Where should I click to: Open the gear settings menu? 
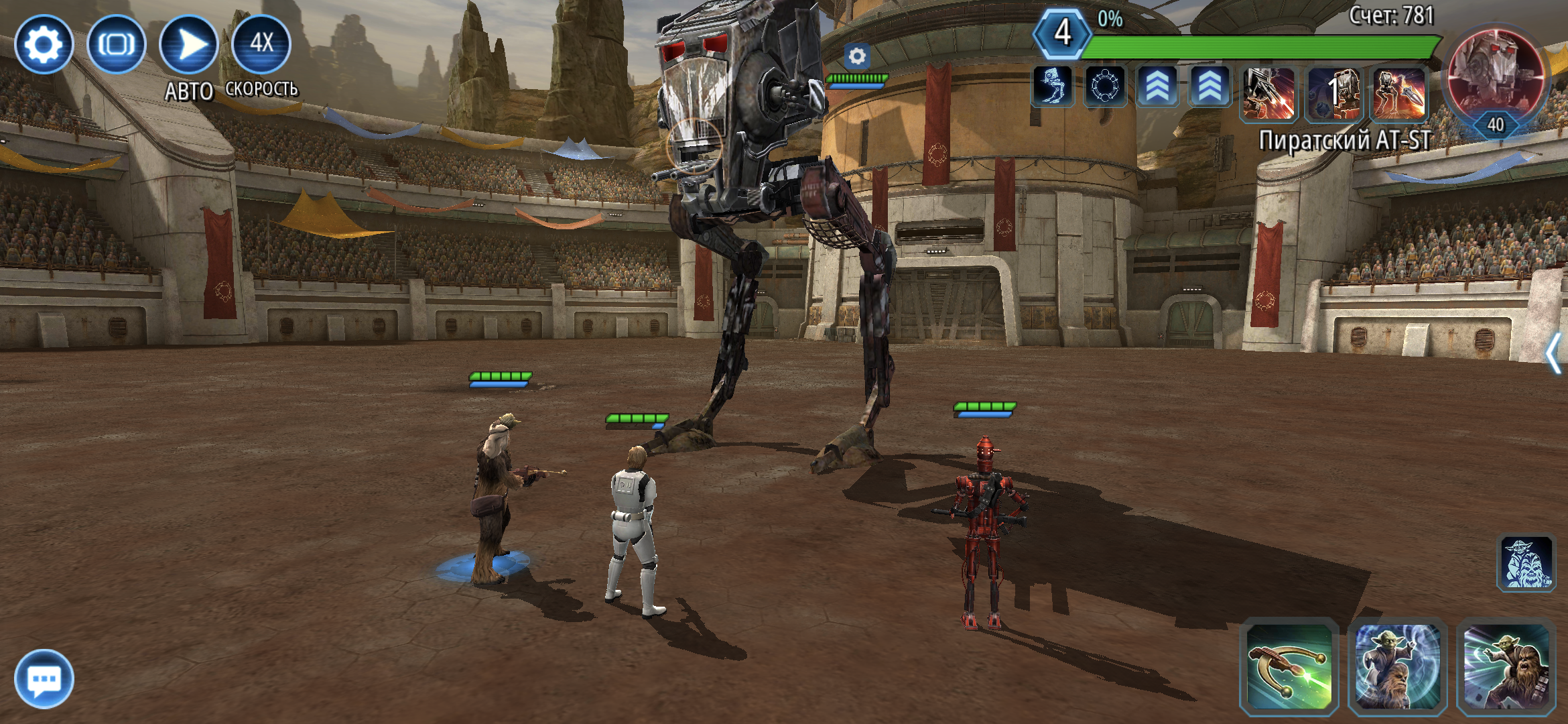(x=44, y=45)
